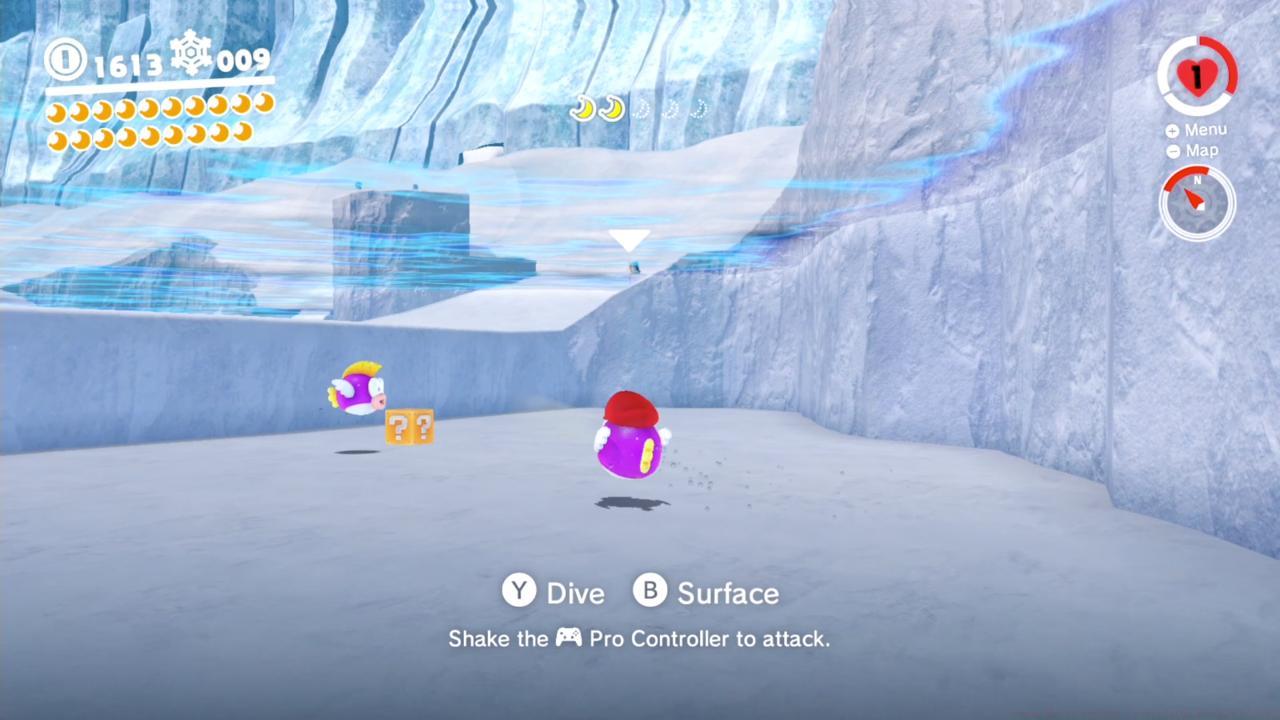
Task: Click the health meter in top right
Action: coord(1198,75)
